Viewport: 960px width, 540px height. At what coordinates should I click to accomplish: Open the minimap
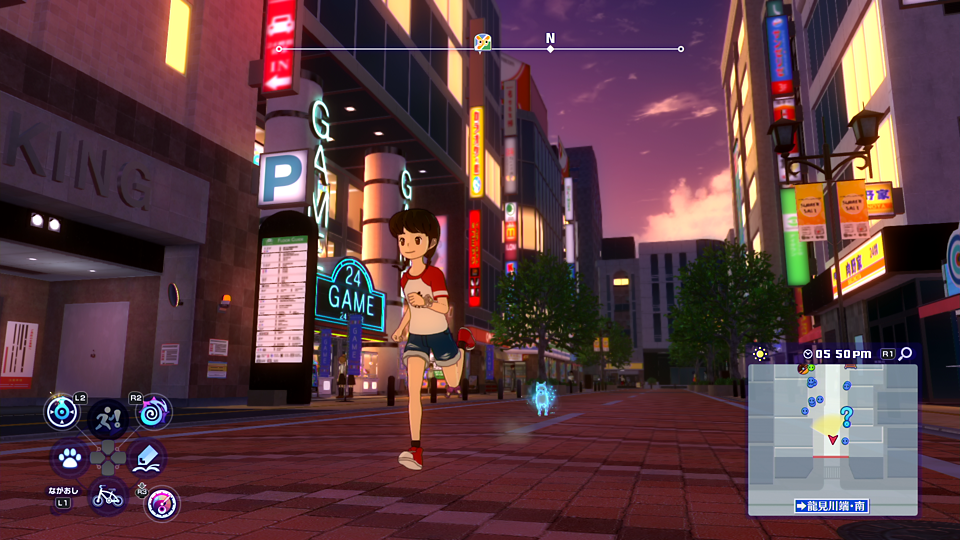tap(832, 438)
